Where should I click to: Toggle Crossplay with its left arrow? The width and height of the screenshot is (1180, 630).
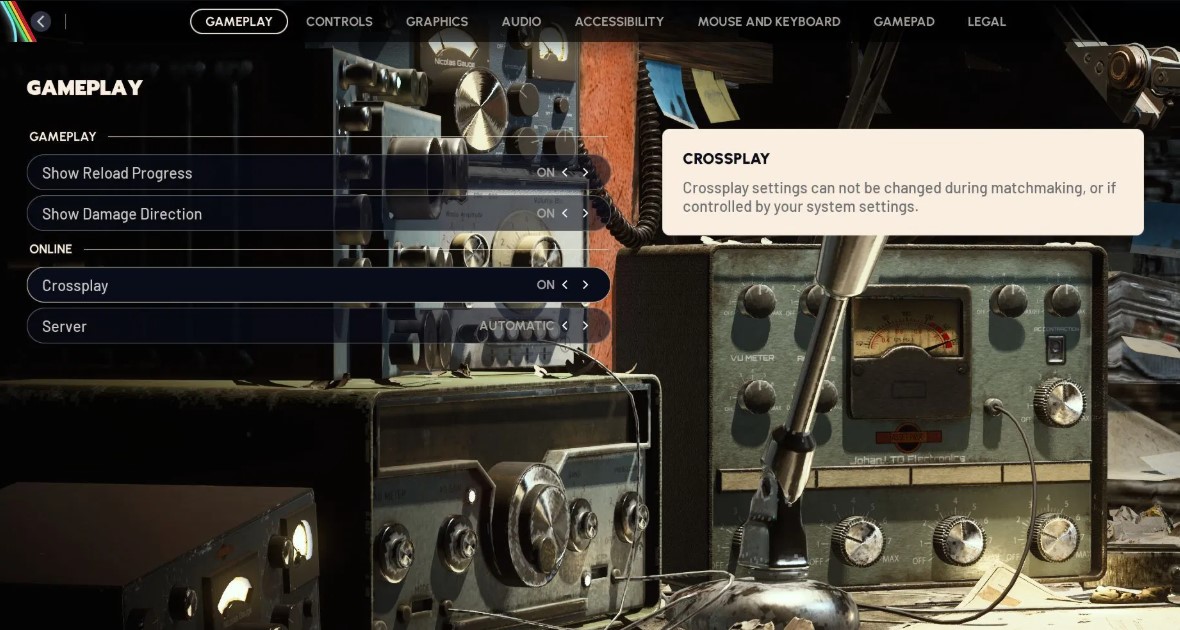click(565, 285)
